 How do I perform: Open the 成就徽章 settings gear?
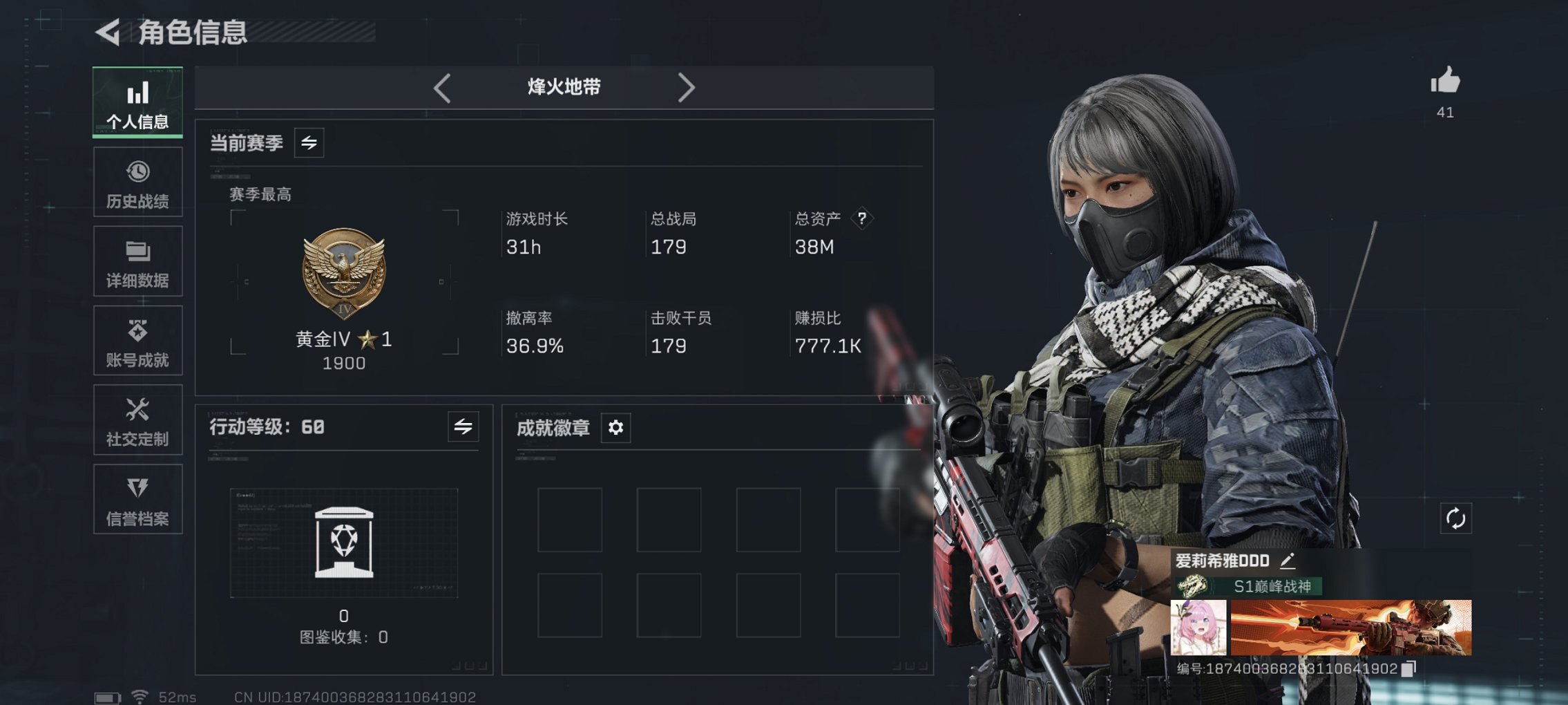(x=615, y=428)
